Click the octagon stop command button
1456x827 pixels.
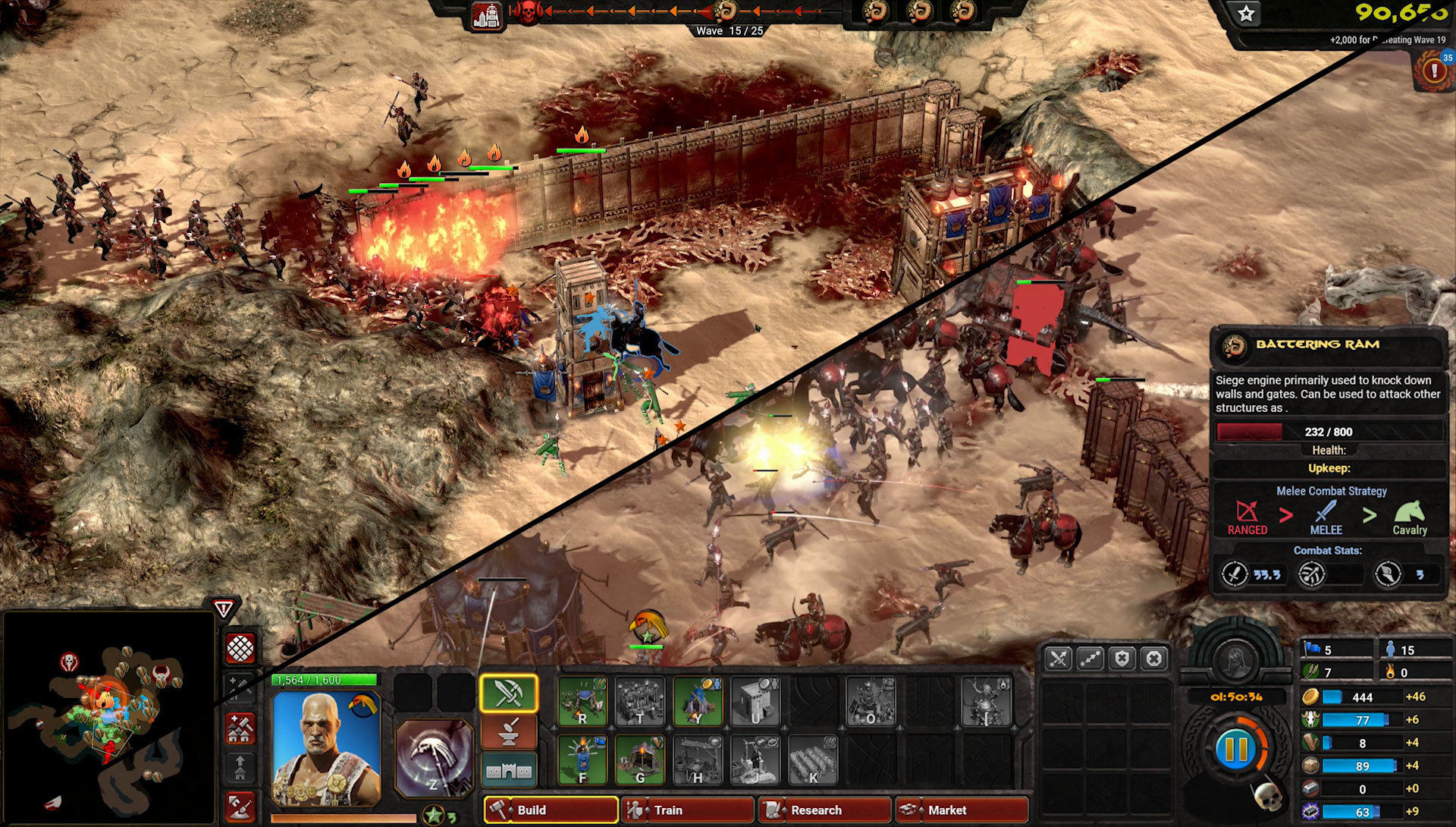tap(1153, 659)
